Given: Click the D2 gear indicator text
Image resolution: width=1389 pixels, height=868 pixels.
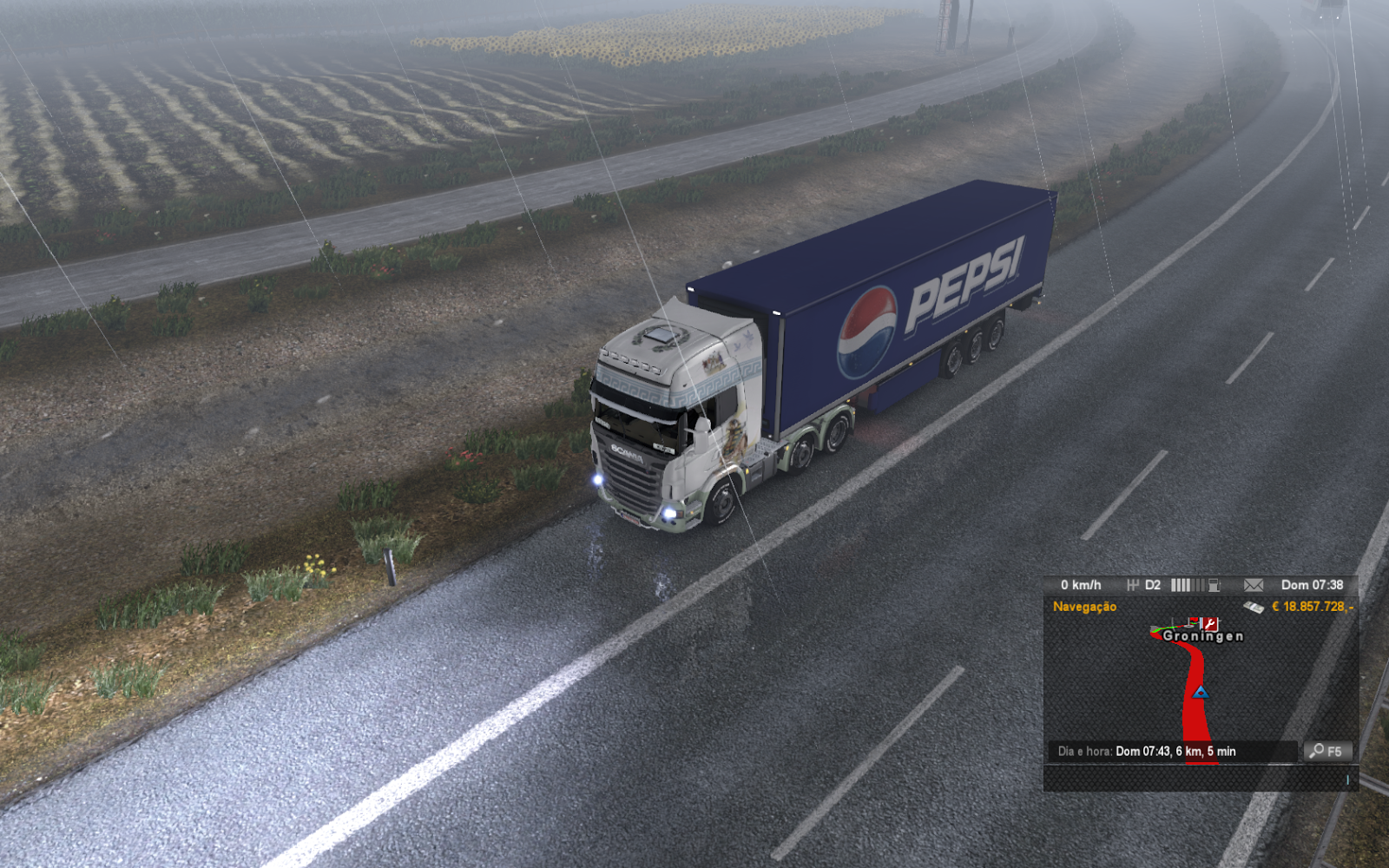Looking at the screenshot, I should [1152, 584].
